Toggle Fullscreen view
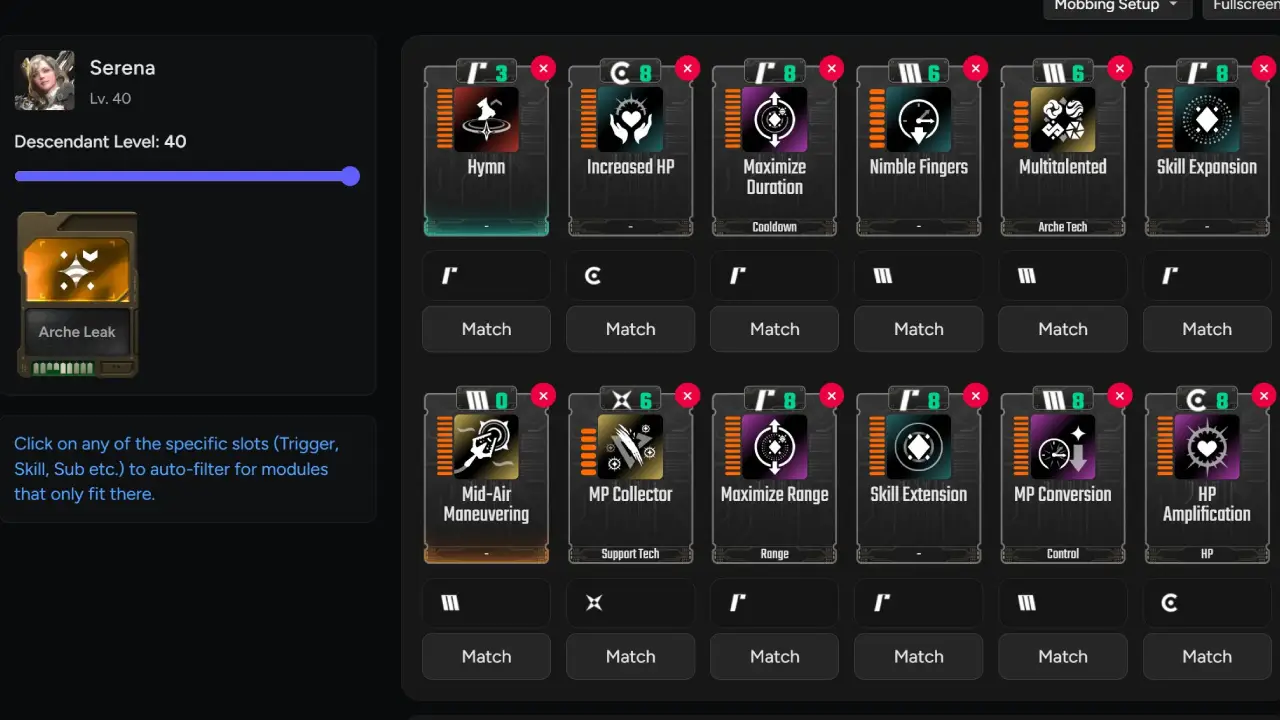The height and width of the screenshot is (720, 1280). point(1244,6)
